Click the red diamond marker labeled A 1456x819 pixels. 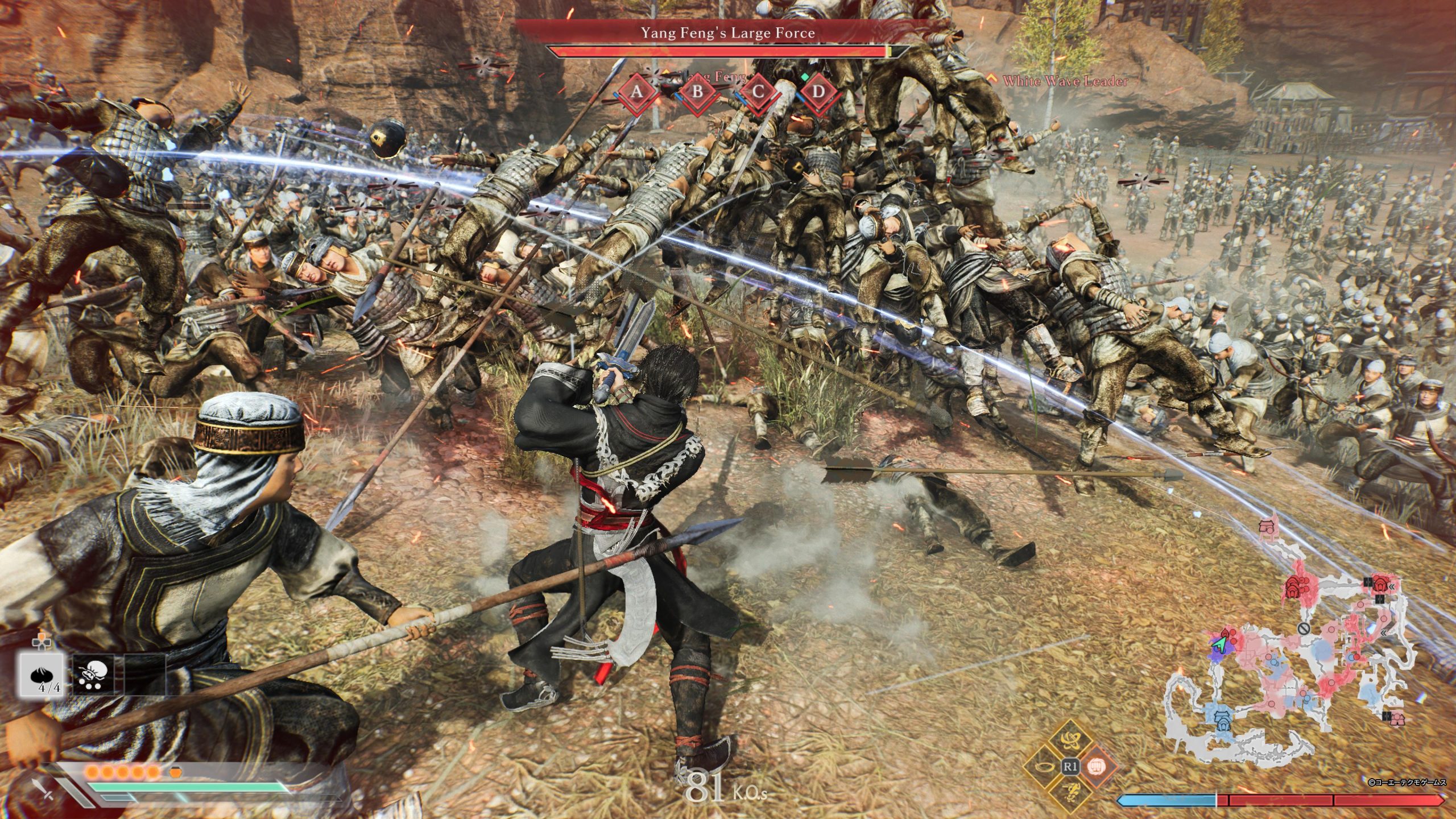pyautogui.click(x=637, y=92)
